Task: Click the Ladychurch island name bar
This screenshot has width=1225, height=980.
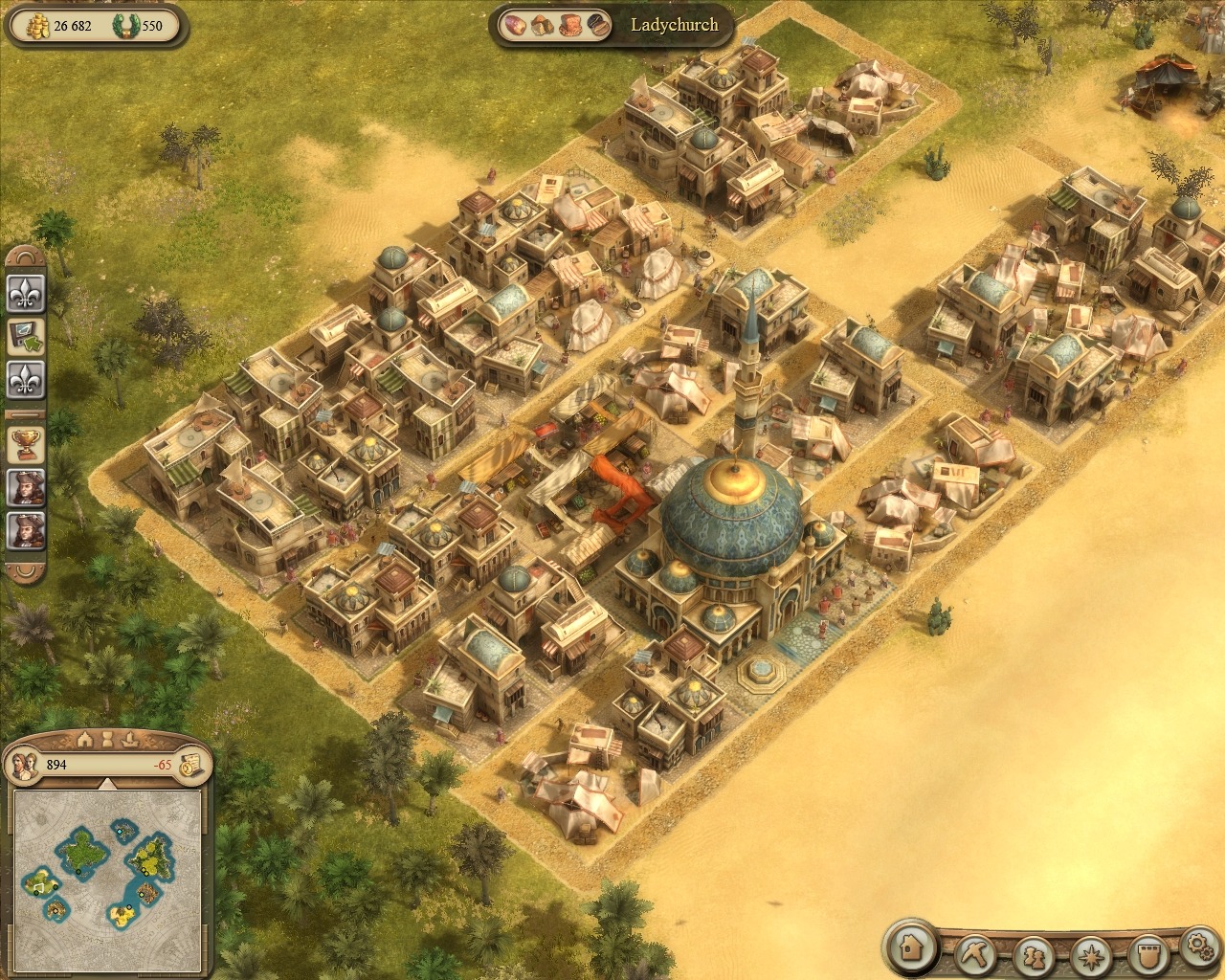Action: [674, 25]
